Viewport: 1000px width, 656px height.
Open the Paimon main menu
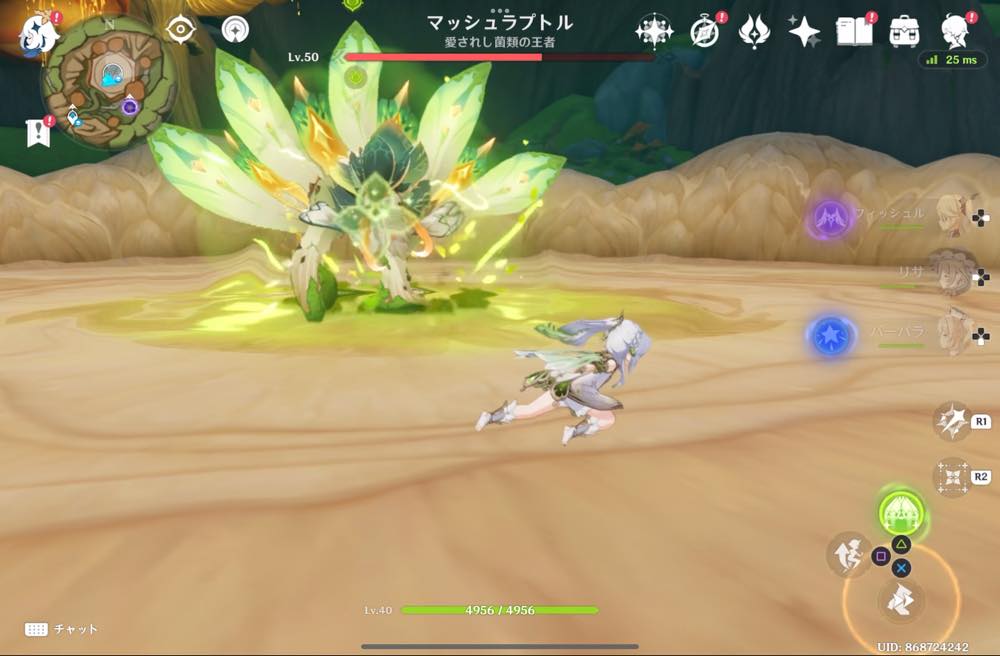coord(37,31)
